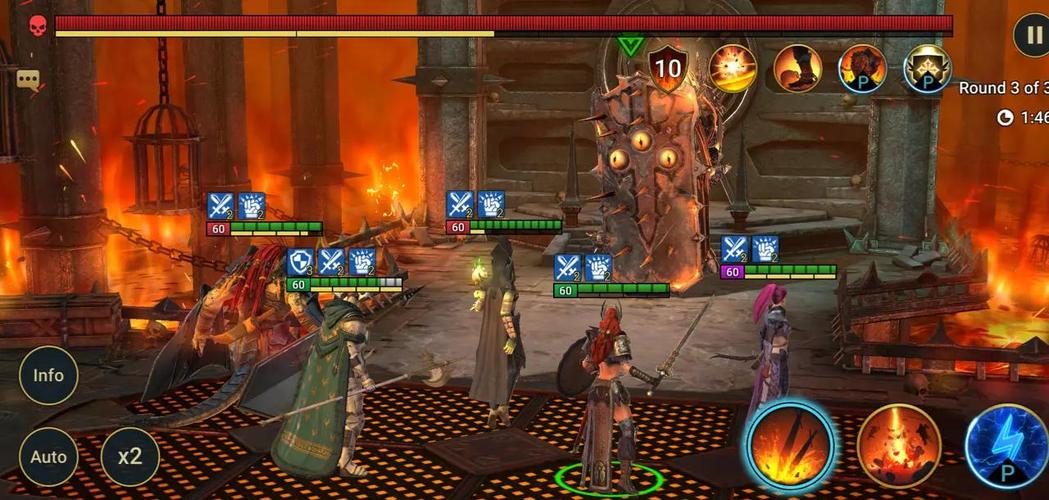Inspect the boss fiery explosion skill icon
Viewport: 1049px width, 500px height.
coord(733,68)
